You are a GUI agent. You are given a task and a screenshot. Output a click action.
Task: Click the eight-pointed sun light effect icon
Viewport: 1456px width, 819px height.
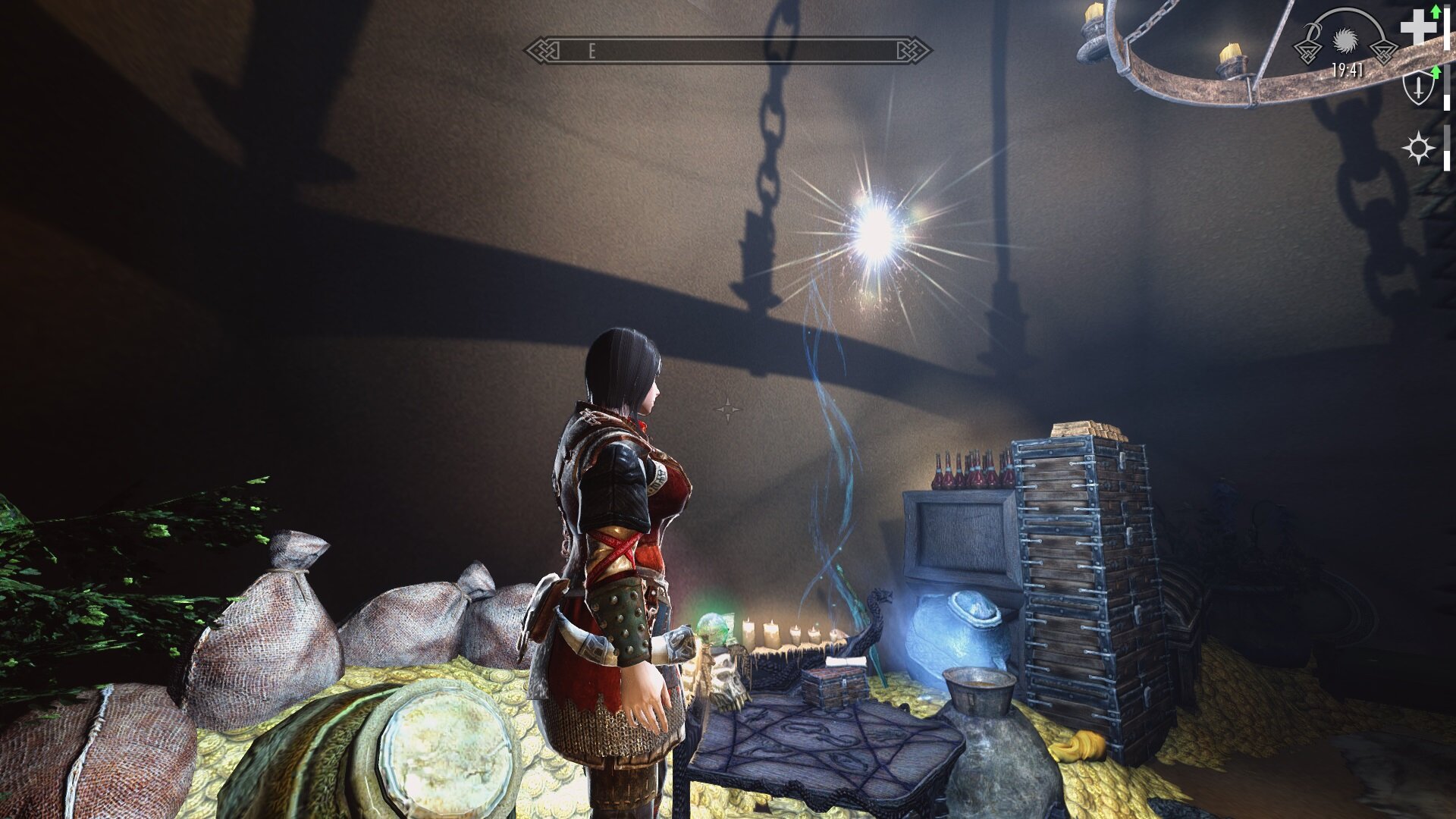pos(1418,148)
